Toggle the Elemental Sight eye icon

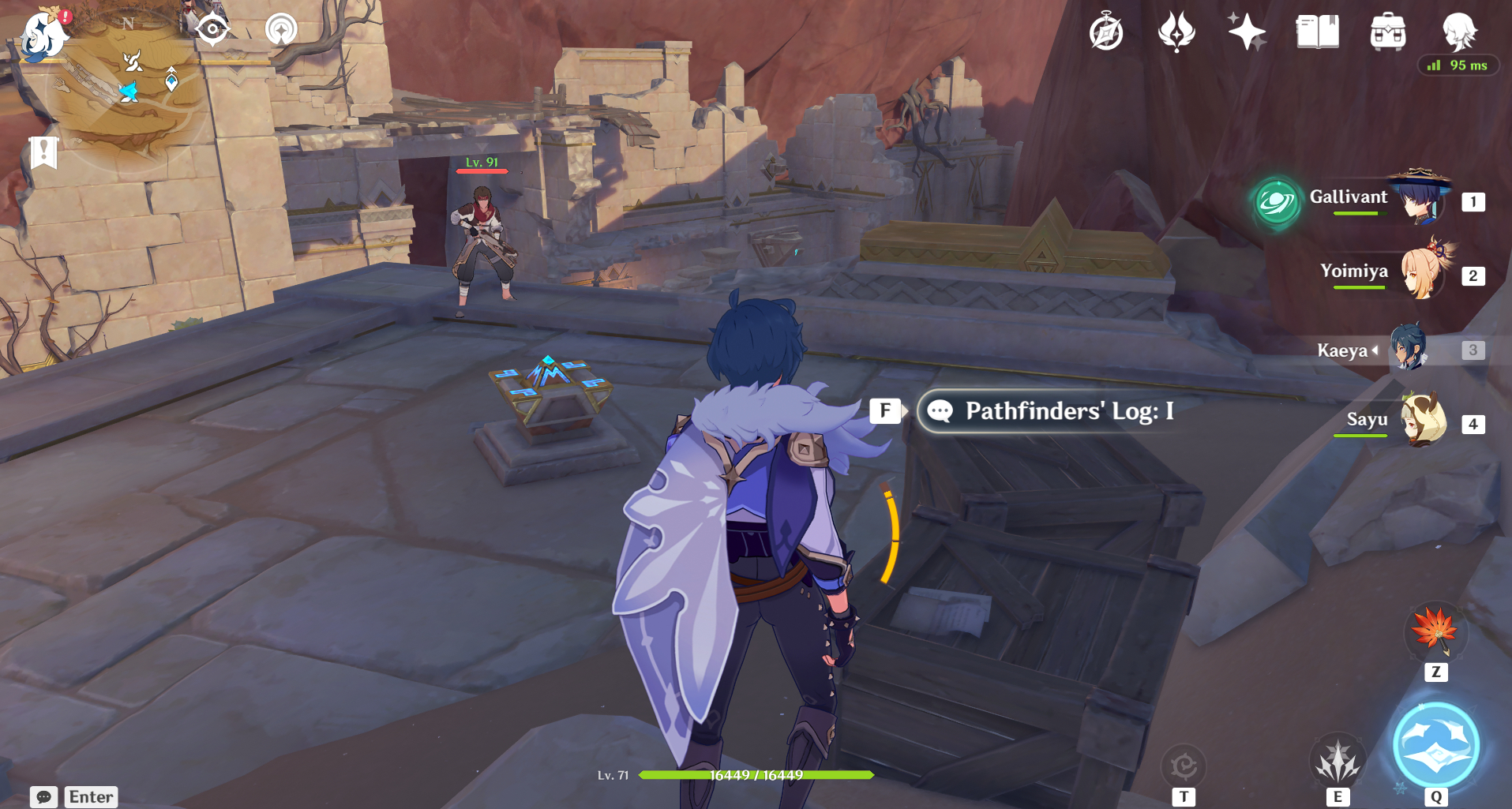tap(212, 30)
